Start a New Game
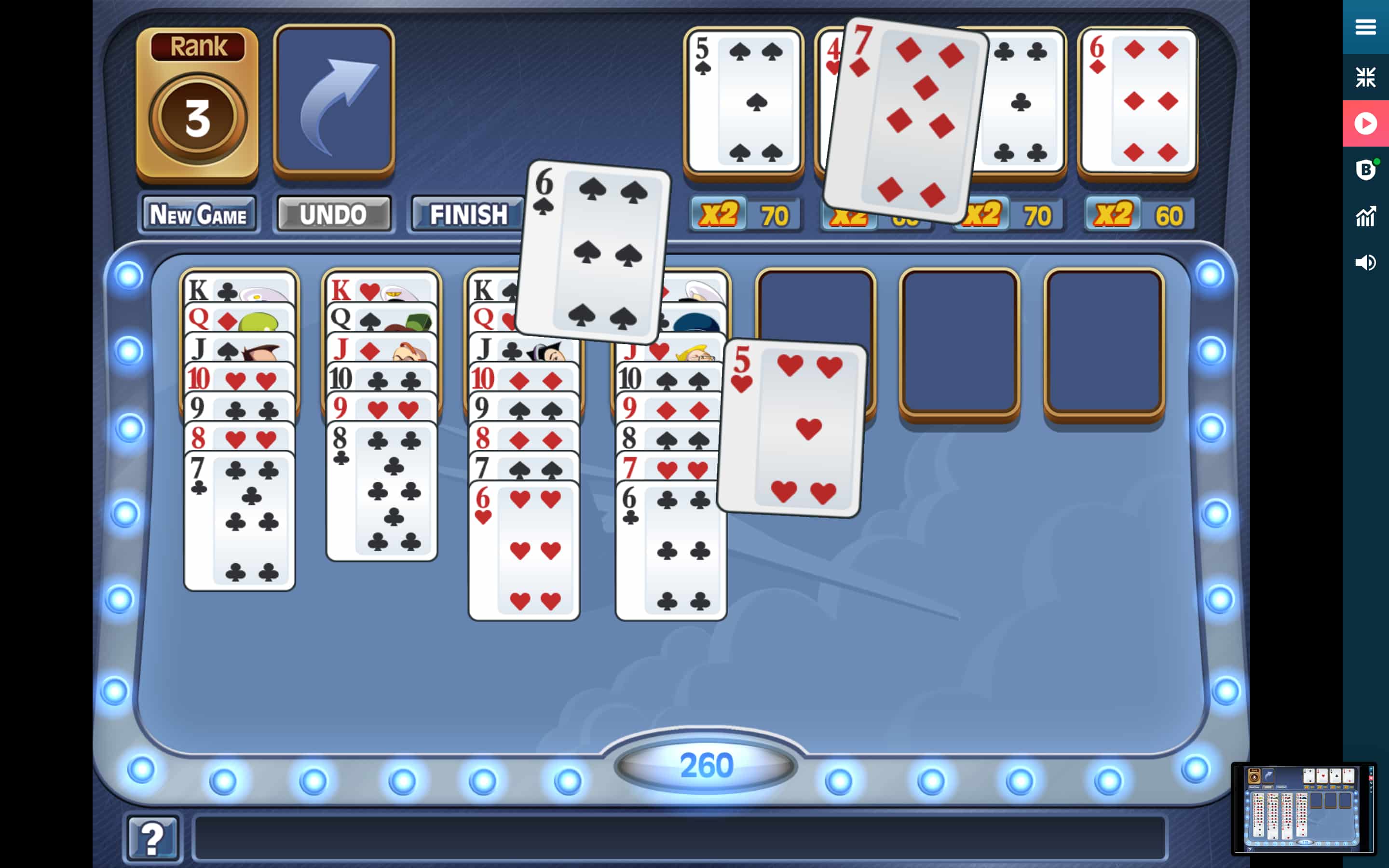This screenshot has width=1389, height=868. 198,215
